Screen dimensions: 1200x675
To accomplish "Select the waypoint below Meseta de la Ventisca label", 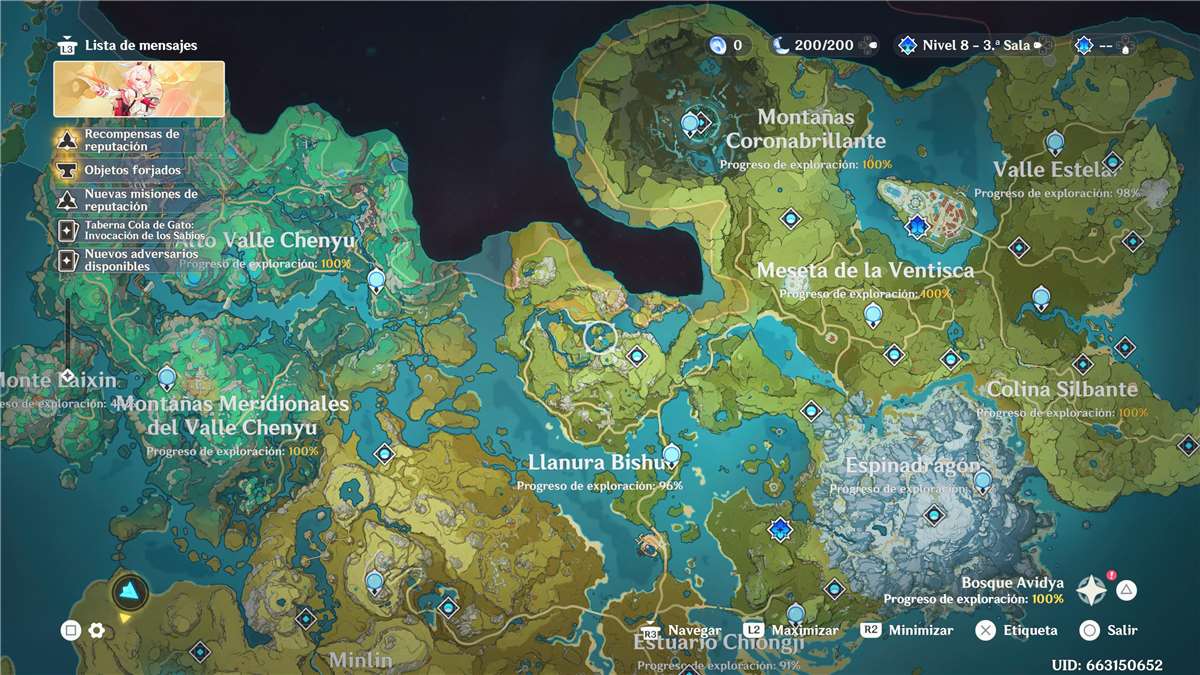I will tap(873, 315).
